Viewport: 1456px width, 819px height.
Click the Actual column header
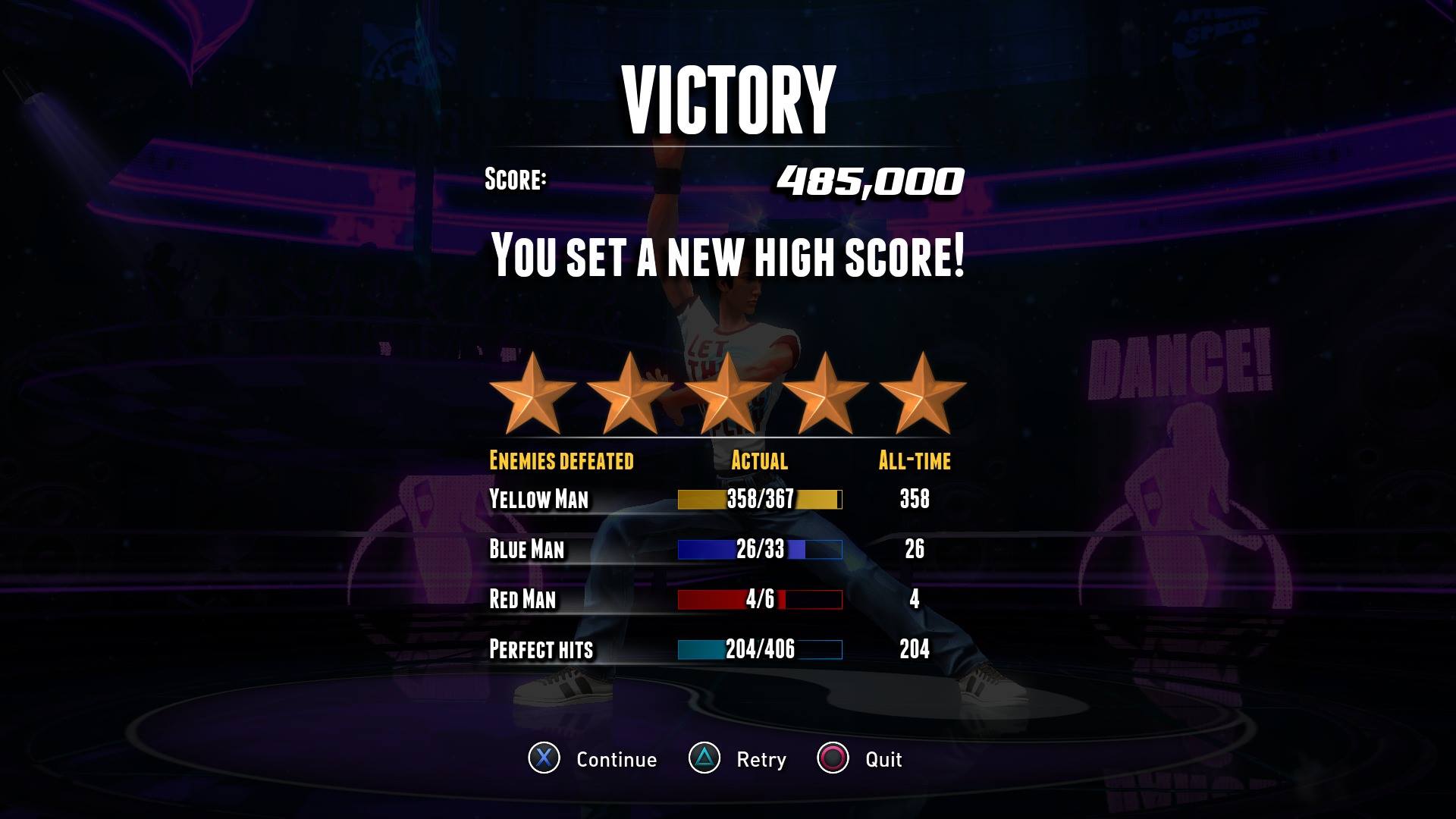(758, 460)
